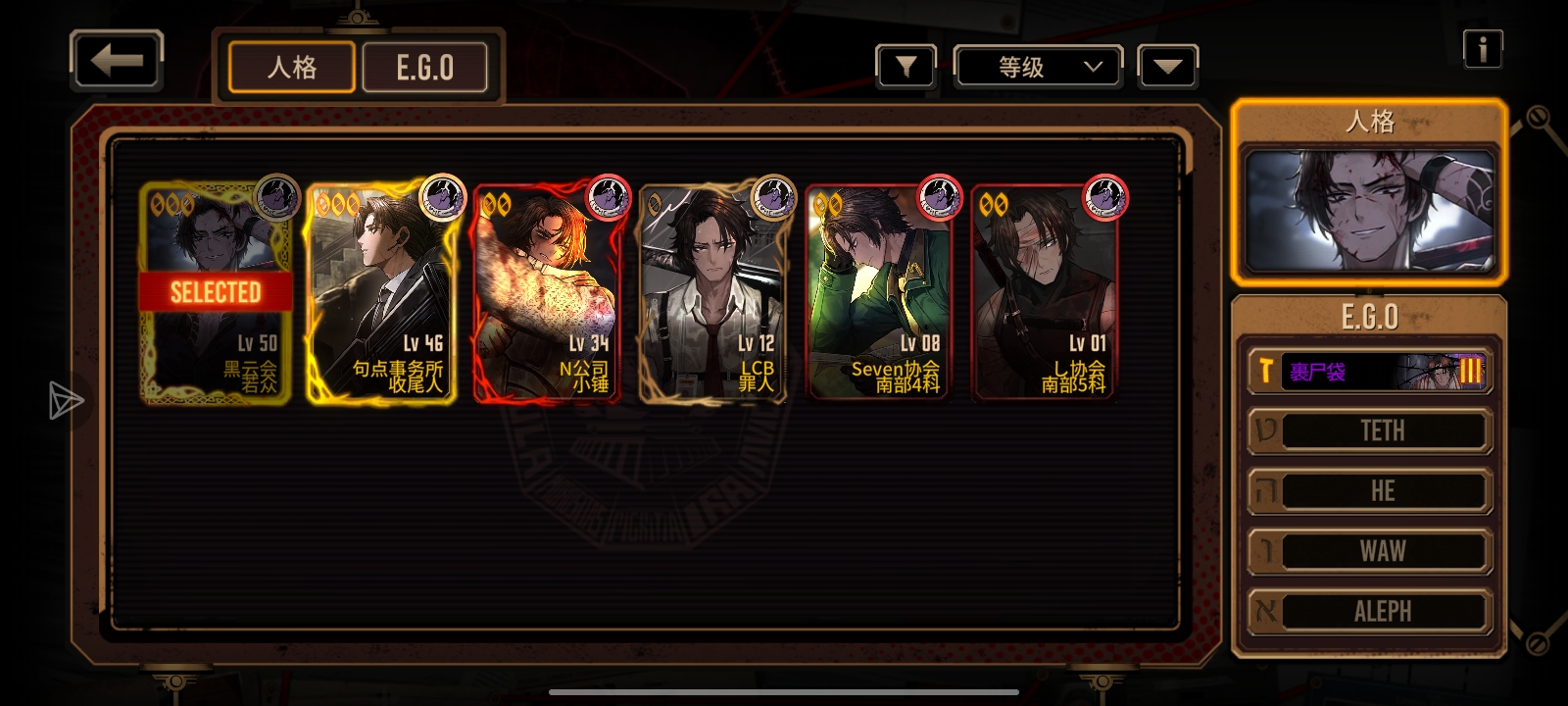Click the selected 人格 portrait preview
The width and height of the screenshot is (1568, 706).
pos(1369,211)
